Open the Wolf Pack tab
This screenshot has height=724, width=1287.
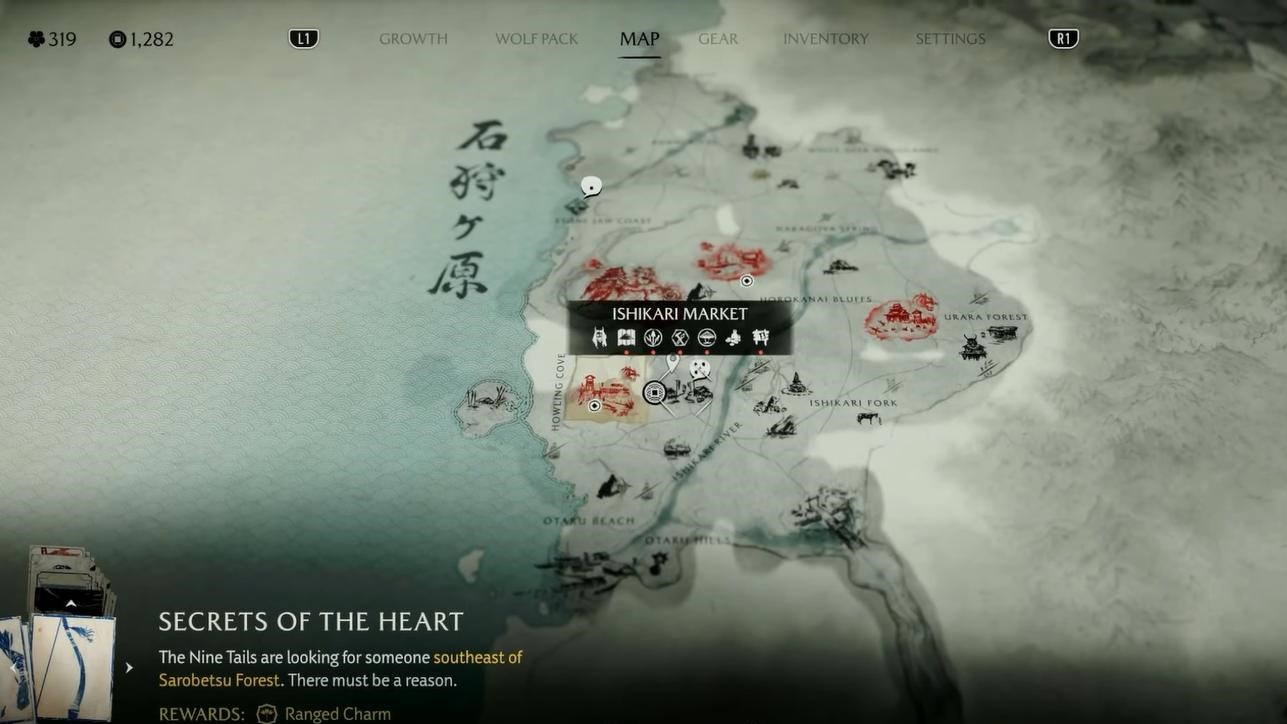click(x=537, y=39)
